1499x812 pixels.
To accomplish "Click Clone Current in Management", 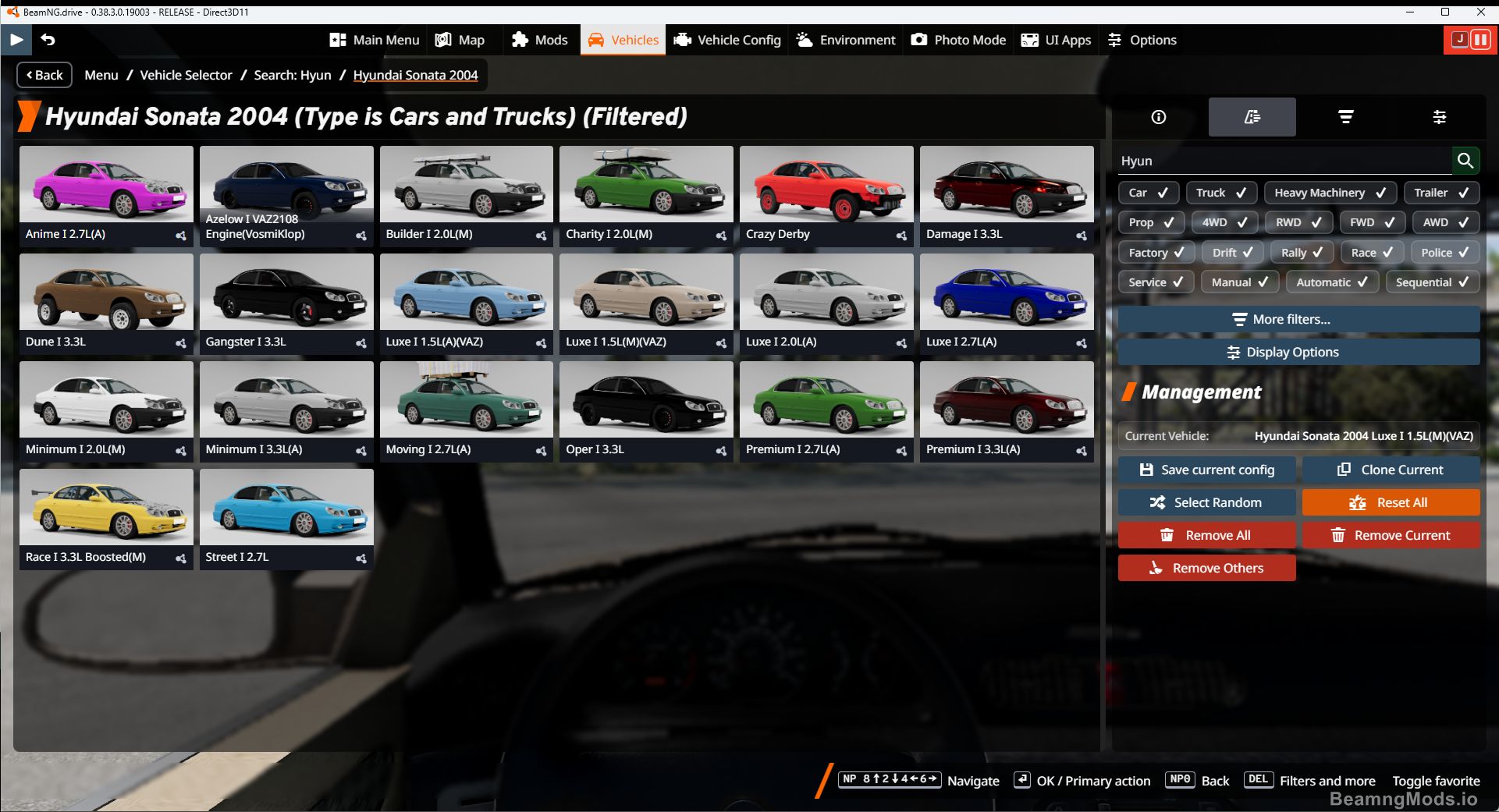I will [1391, 469].
